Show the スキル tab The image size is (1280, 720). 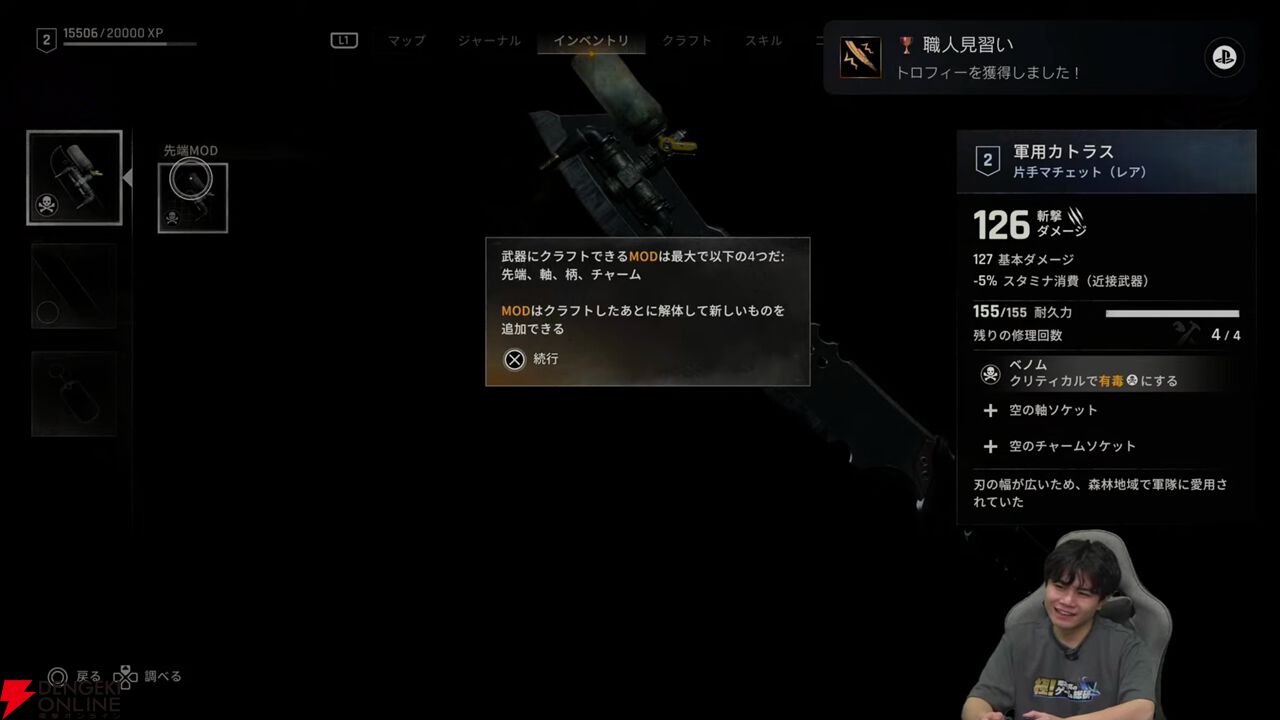763,41
